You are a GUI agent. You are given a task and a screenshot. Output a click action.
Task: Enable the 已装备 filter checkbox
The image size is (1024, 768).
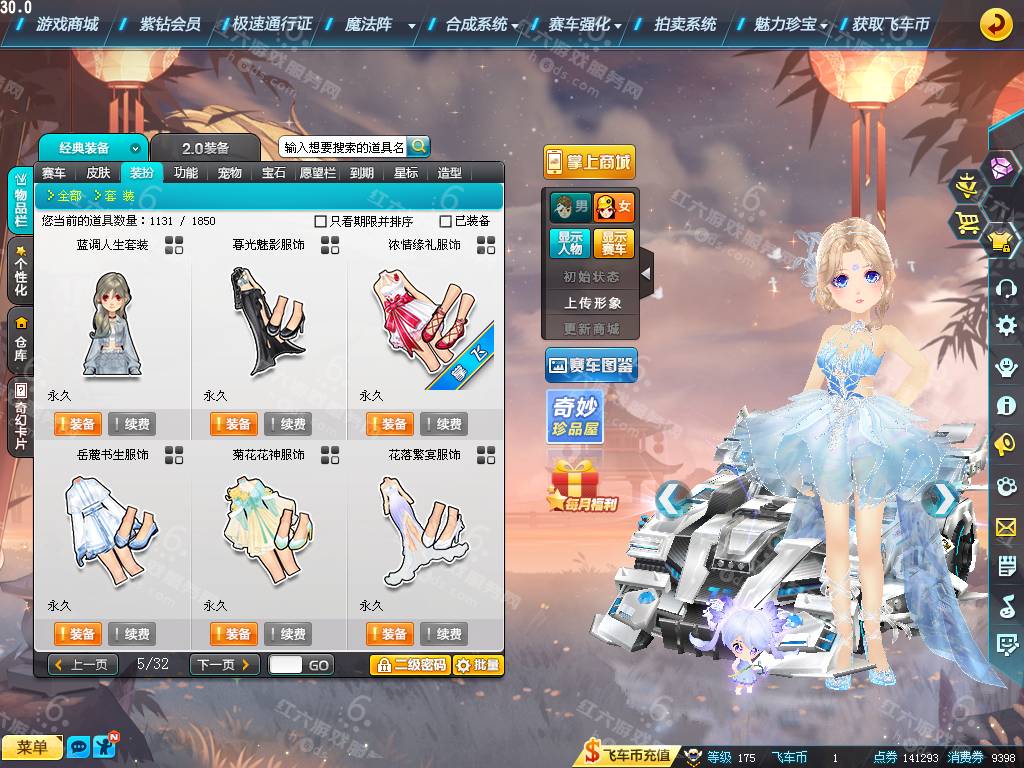click(446, 221)
